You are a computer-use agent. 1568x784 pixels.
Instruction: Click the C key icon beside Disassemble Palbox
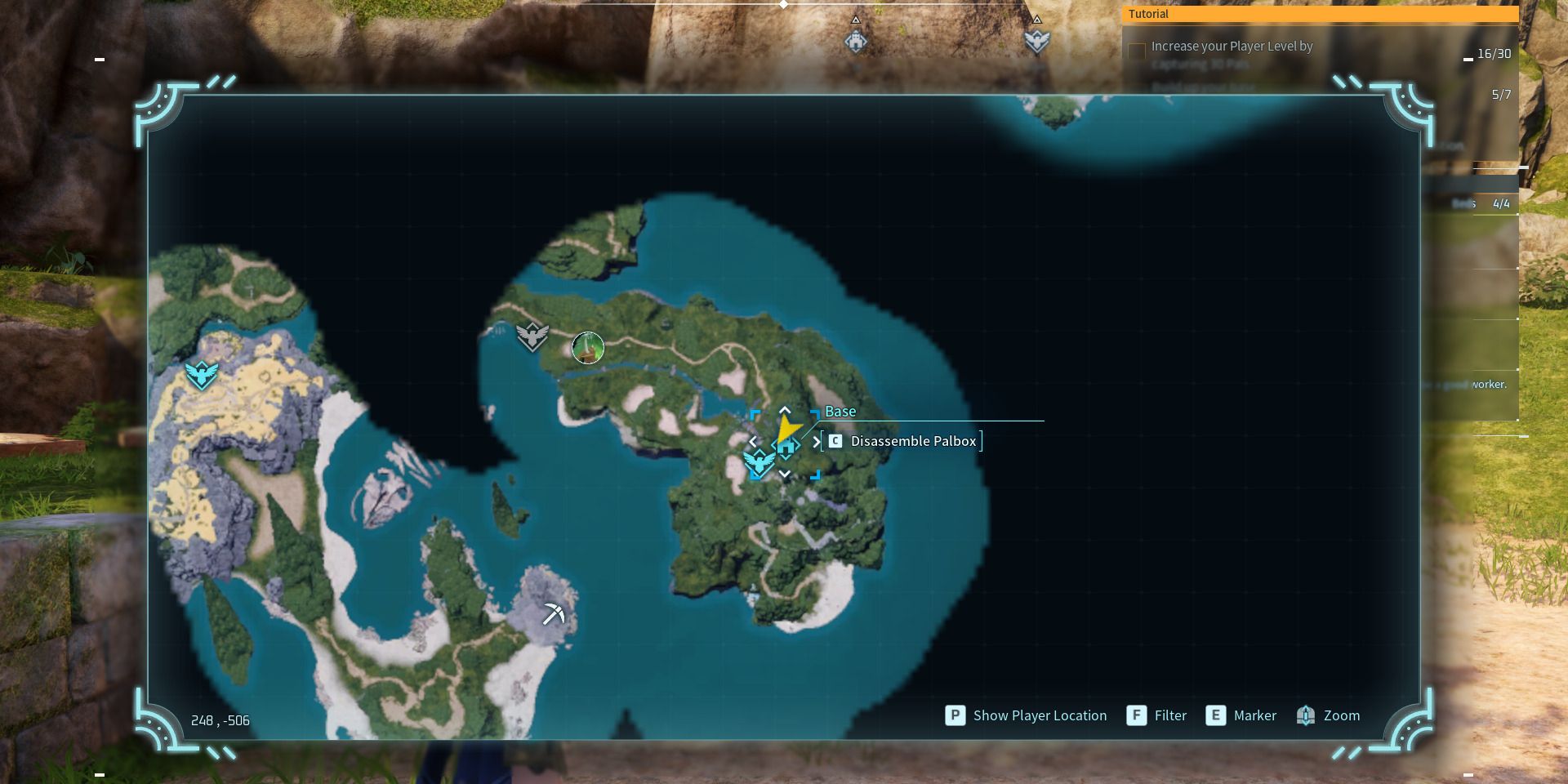coord(834,441)
